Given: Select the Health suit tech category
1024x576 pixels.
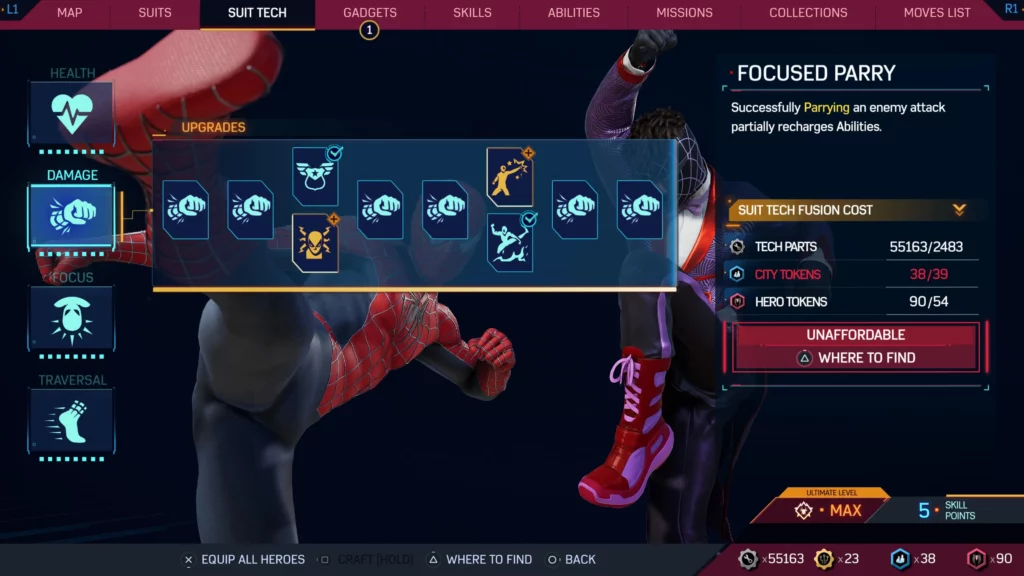Looking at the screenshot, I should click(x=71, y=115).
